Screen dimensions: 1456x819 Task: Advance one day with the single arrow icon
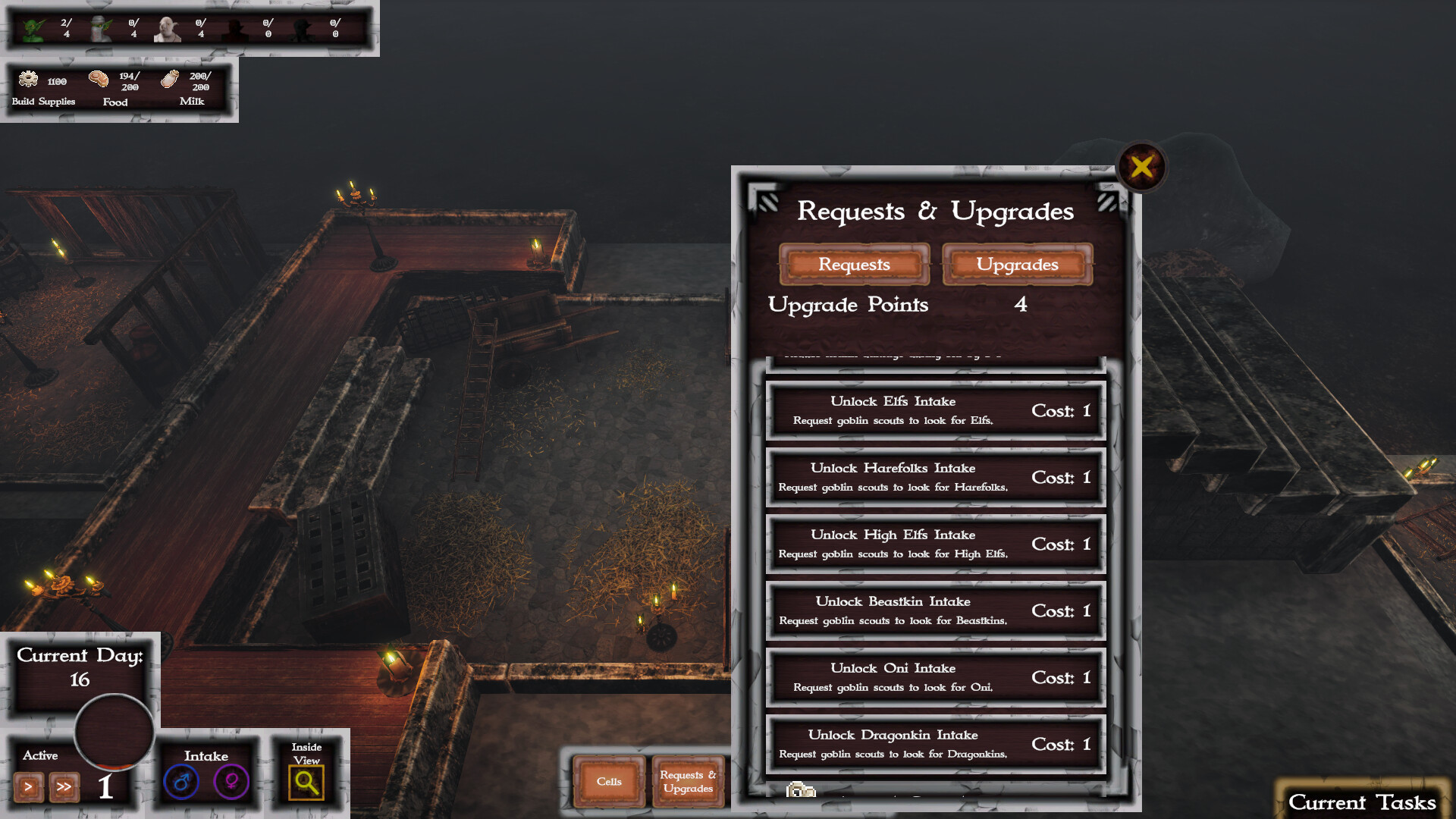(x=29, y=788)
